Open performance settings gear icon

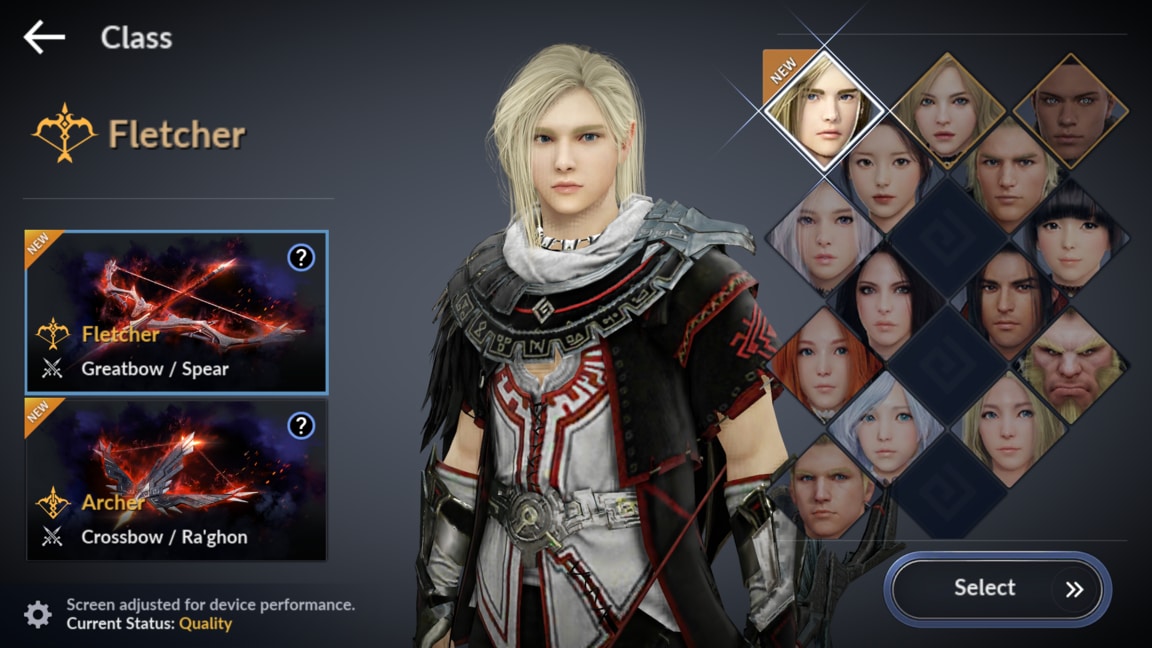(x=38, y=614)
